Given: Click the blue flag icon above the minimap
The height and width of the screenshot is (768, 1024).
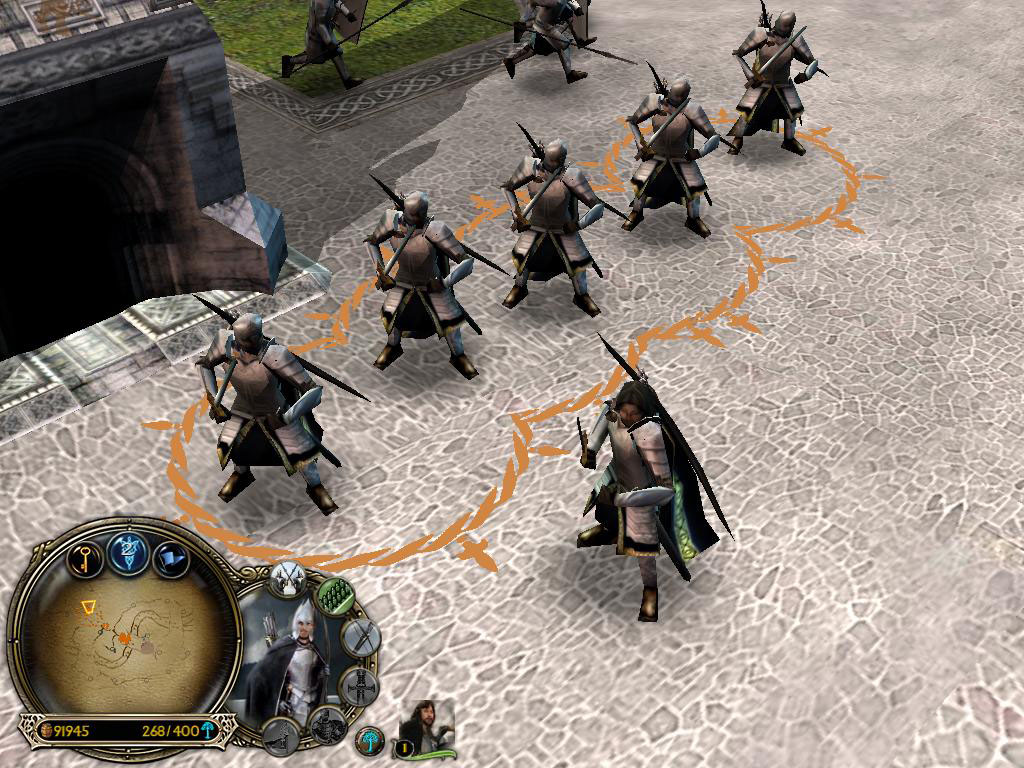Looking at the screenshot, I should [170, 558].
